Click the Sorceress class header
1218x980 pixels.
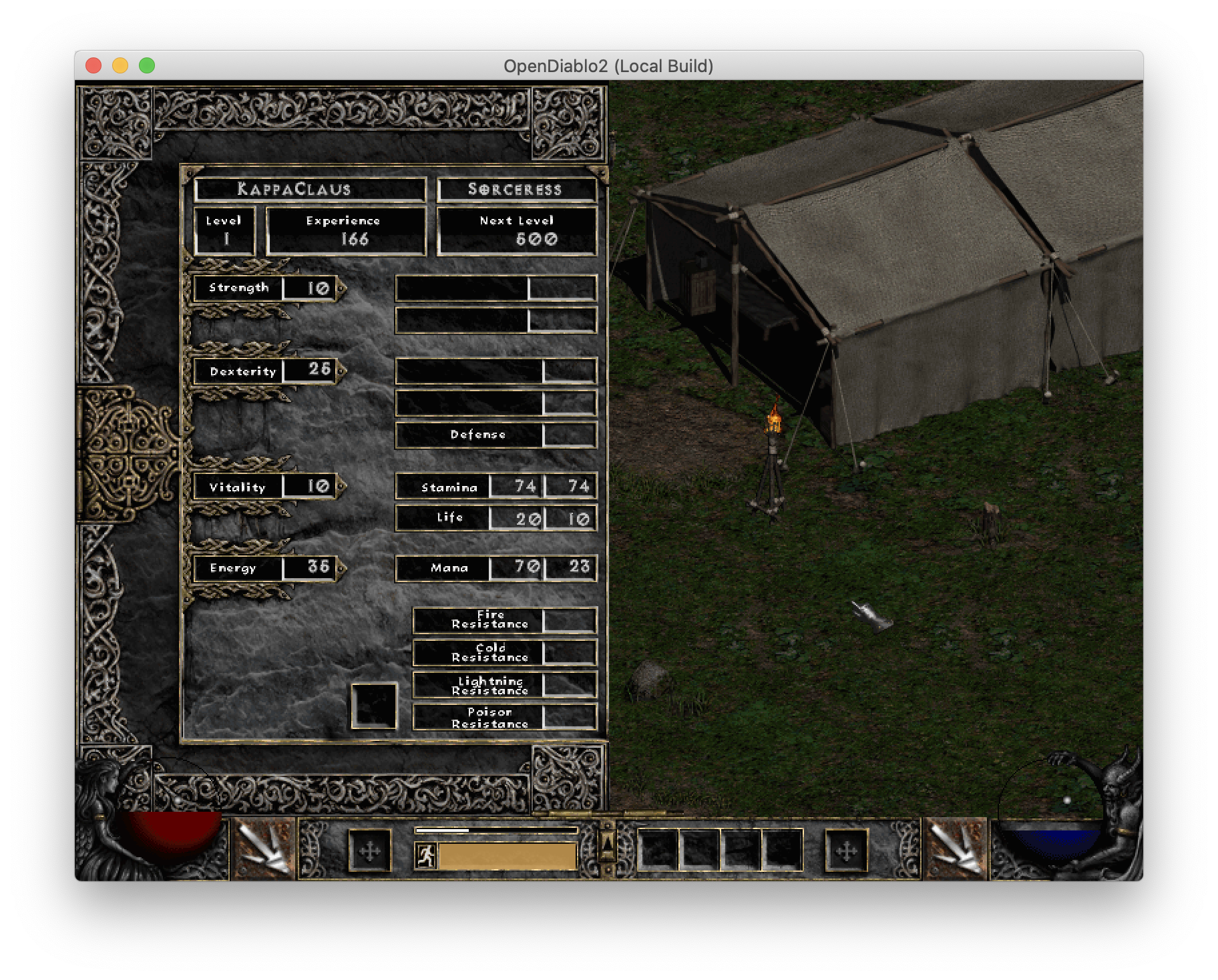516,189
